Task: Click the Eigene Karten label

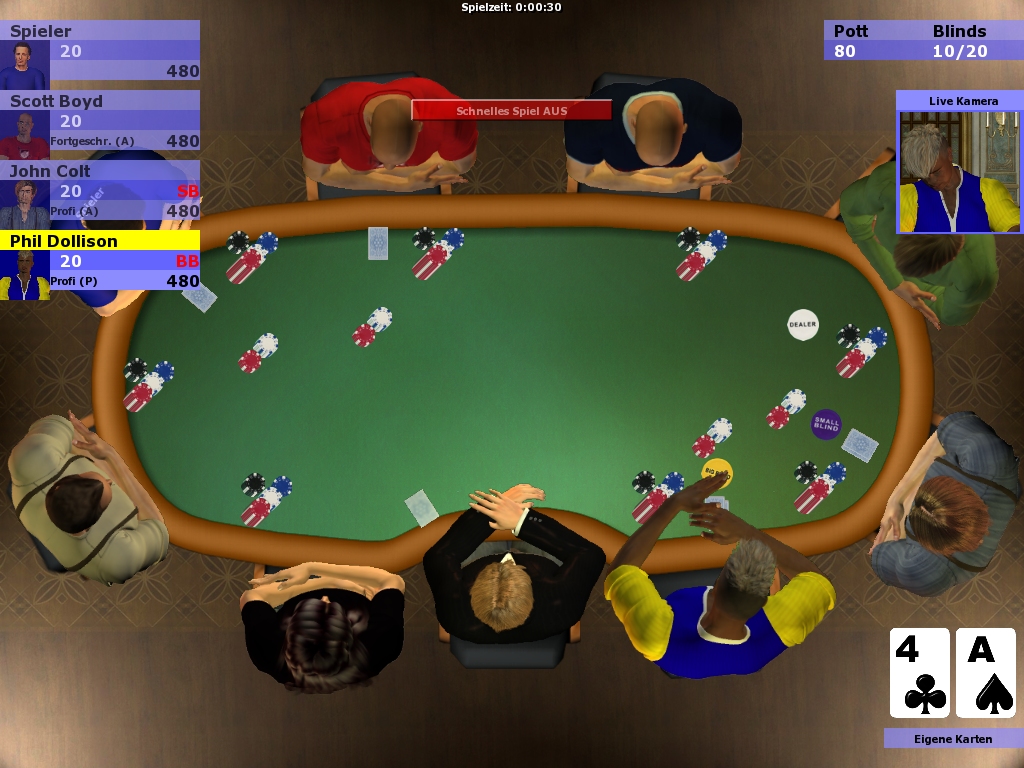Action: [x=953, y=739]
